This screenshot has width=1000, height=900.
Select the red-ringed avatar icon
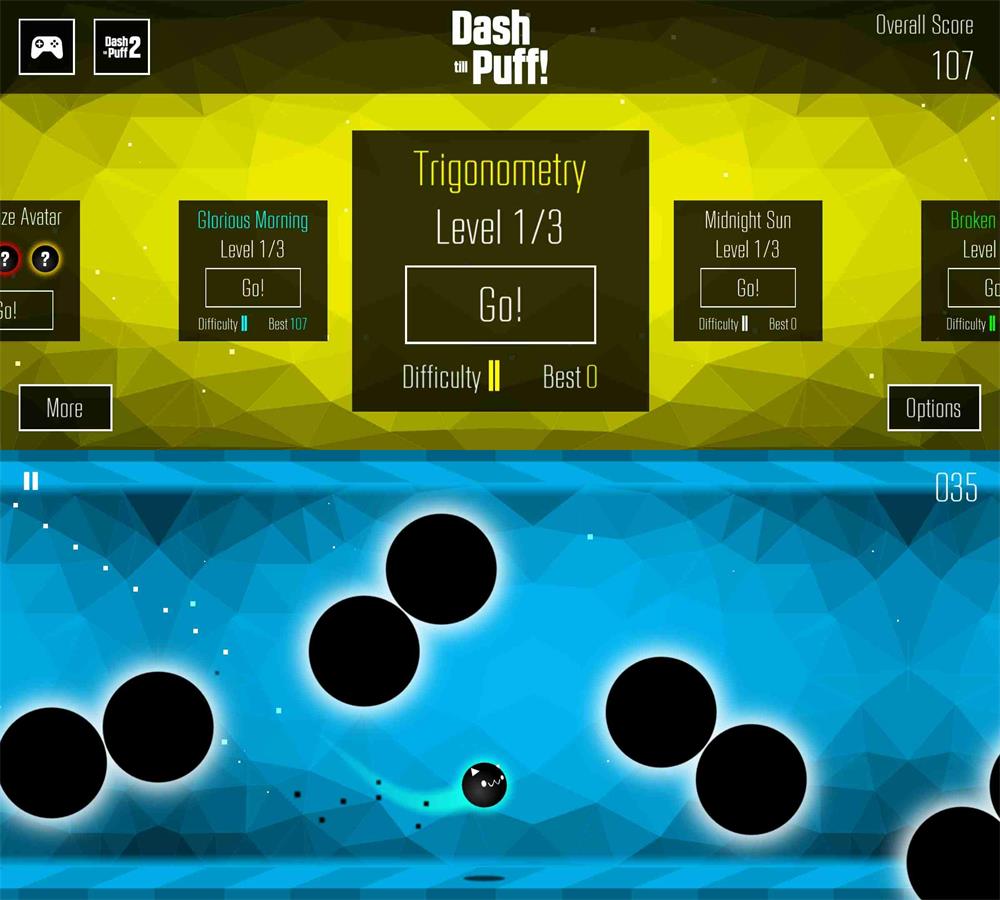click(x=6, y=260)
